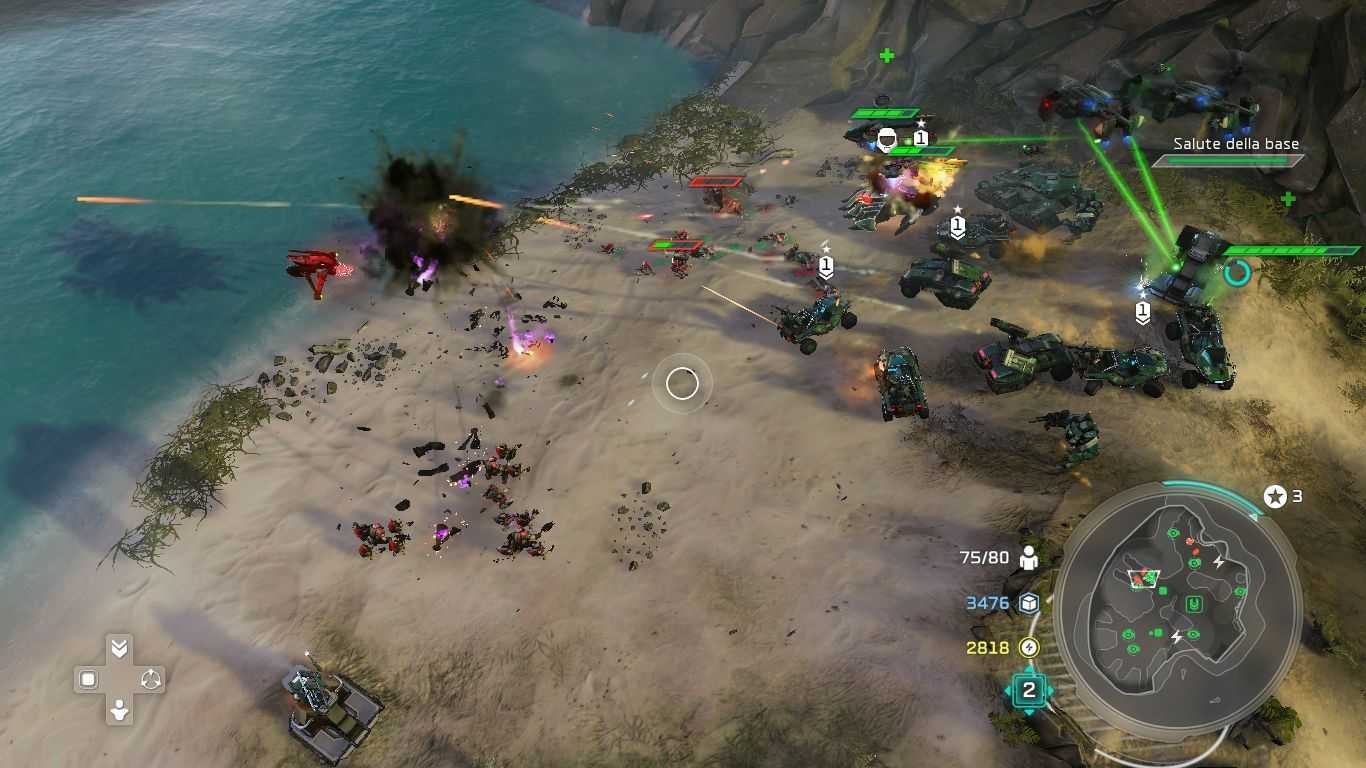Viewport: 1366px width, 768px height.
Task: Jump to the green base marker on the minimap
Action: [1192, 604]
